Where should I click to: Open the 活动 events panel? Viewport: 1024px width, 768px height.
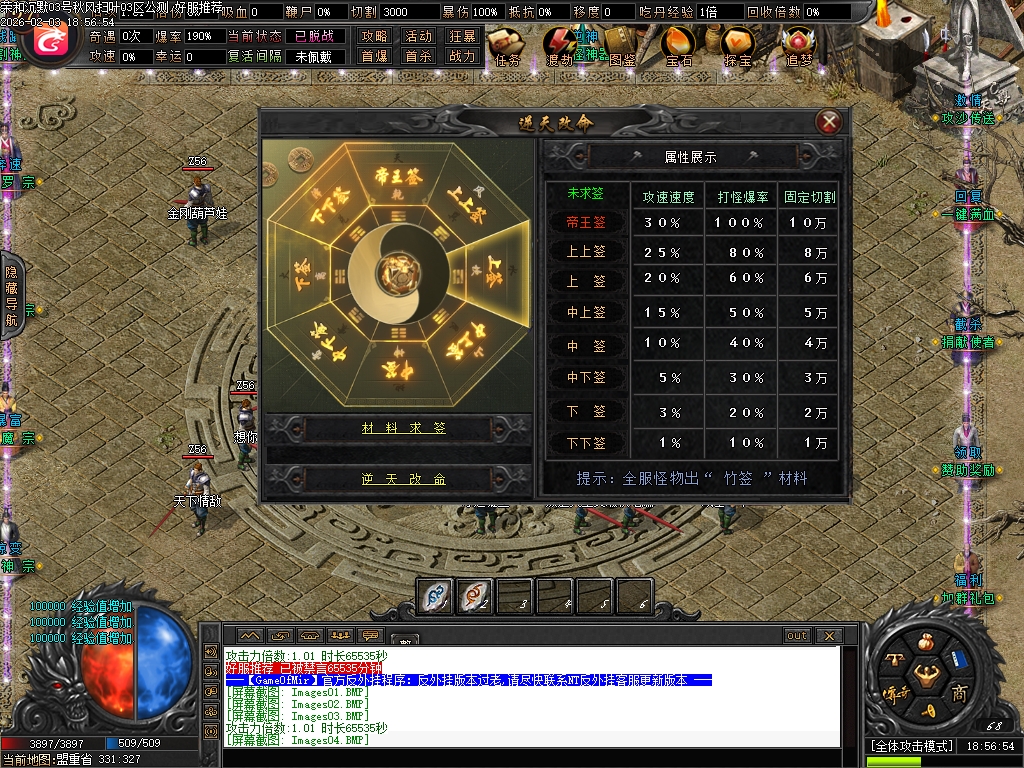pyautogui.click(x=419, y=36)
